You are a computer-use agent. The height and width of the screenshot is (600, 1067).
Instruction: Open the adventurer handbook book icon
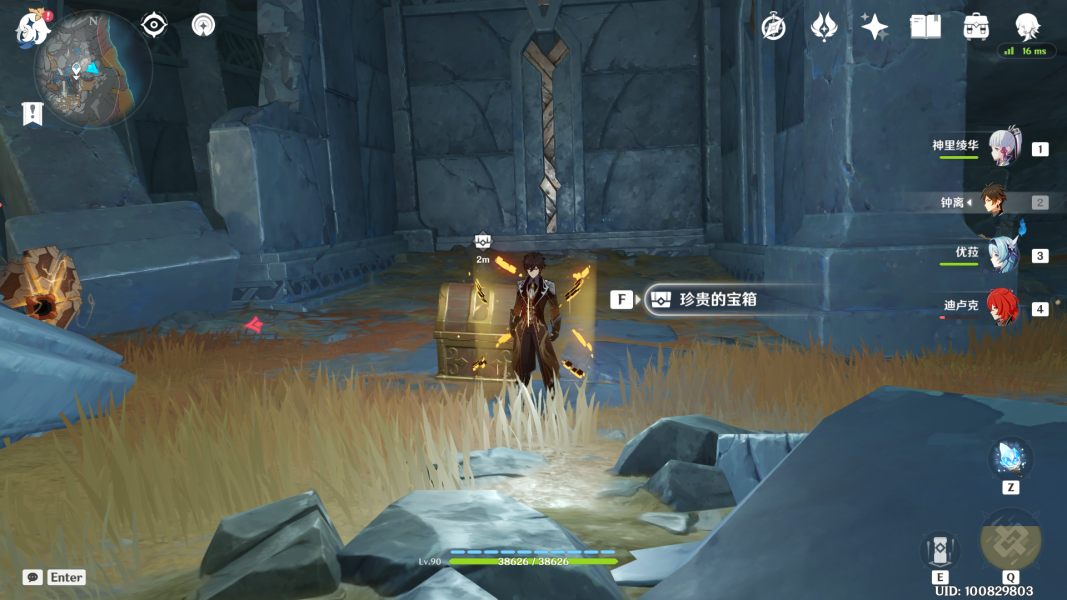click(925, 27)
